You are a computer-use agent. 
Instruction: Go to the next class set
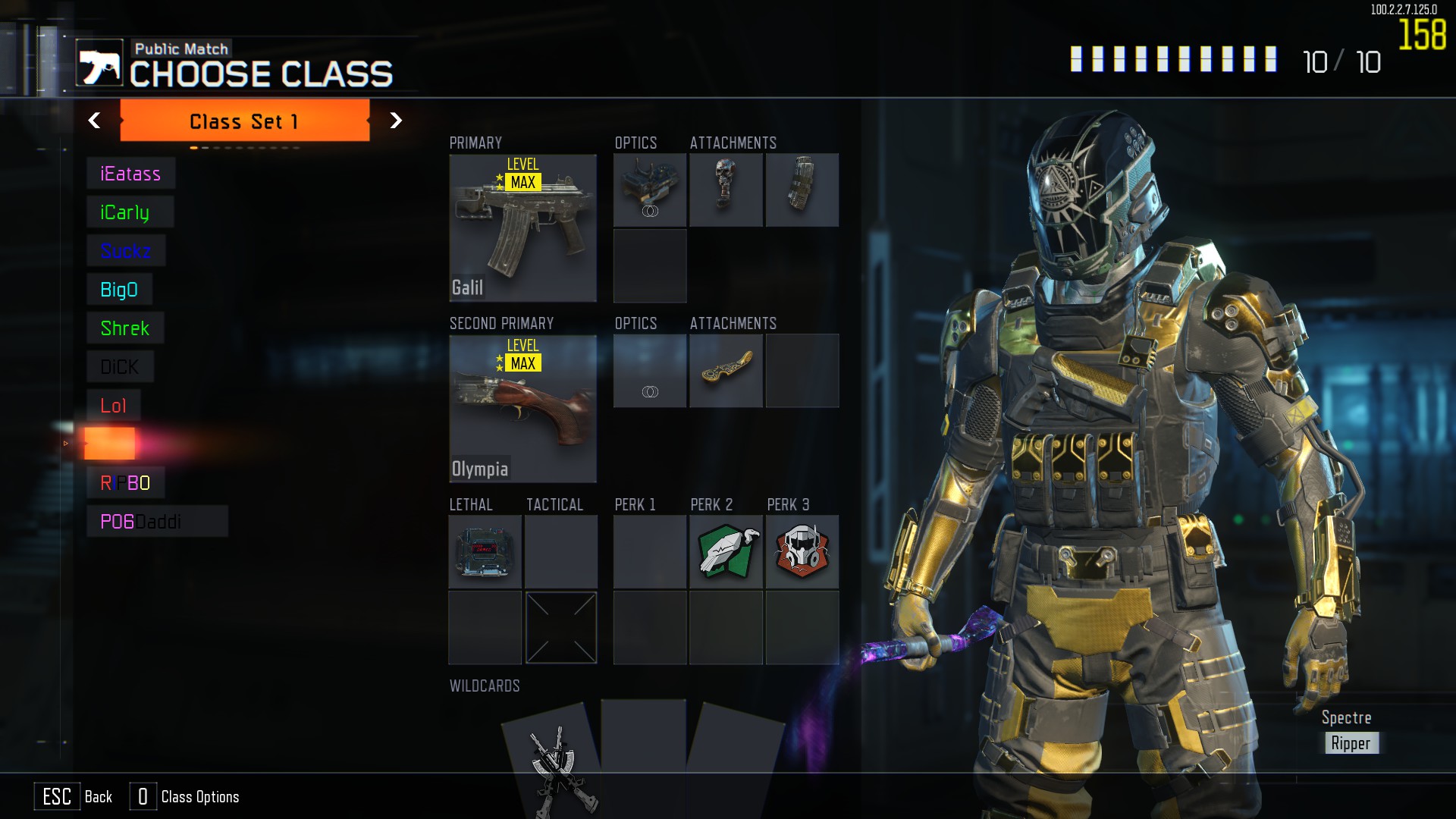click(x=395, y=121)
